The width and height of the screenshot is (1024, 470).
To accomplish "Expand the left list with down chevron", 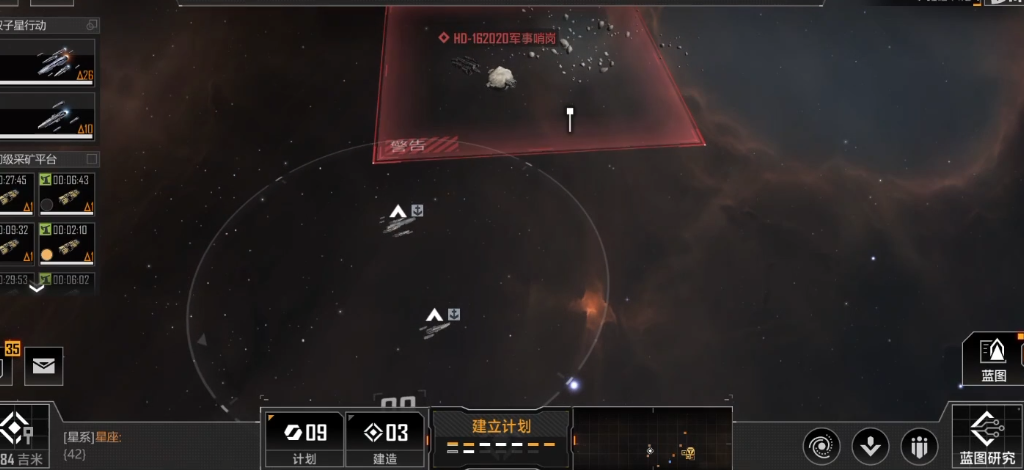I will (x=37, y=289).
